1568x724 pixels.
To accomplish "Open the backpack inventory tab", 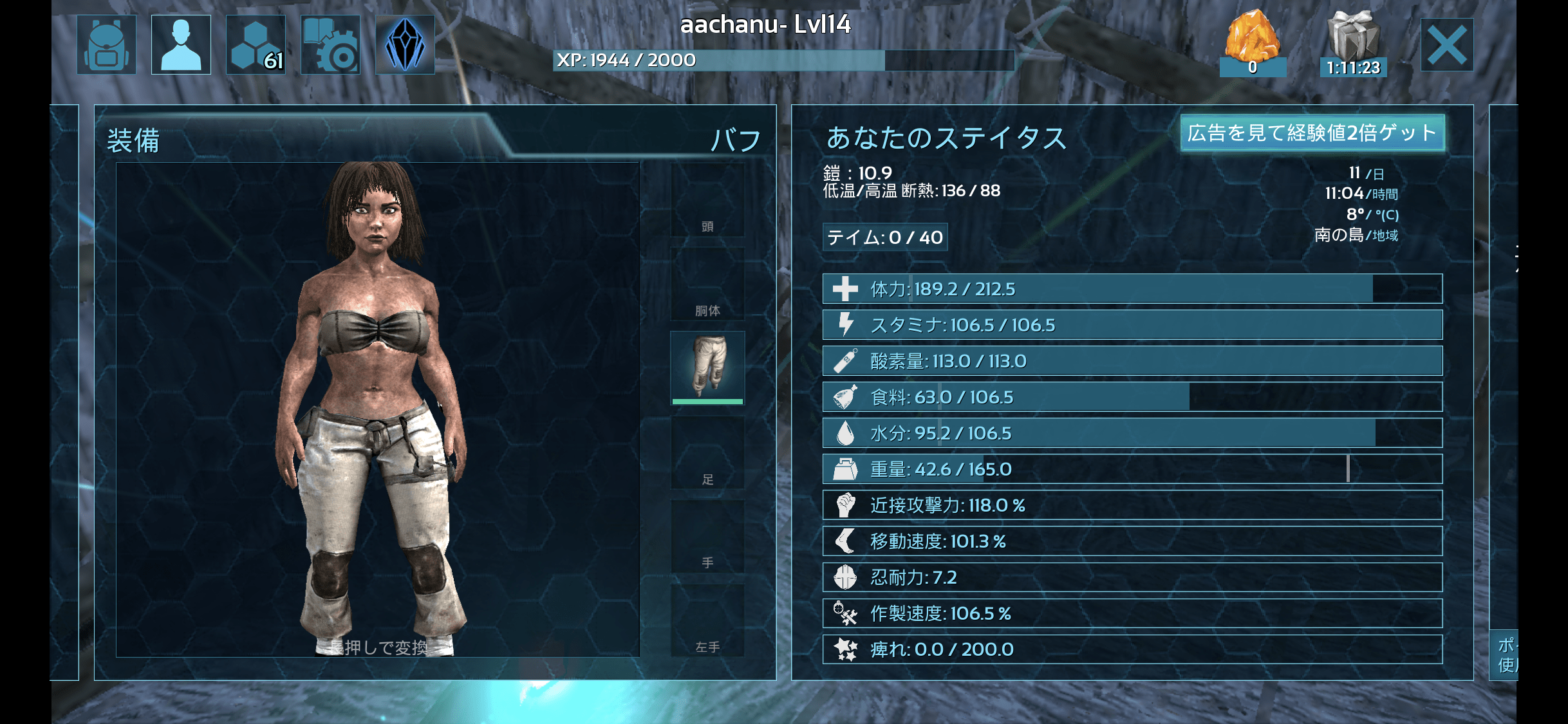I will point(106,45).
